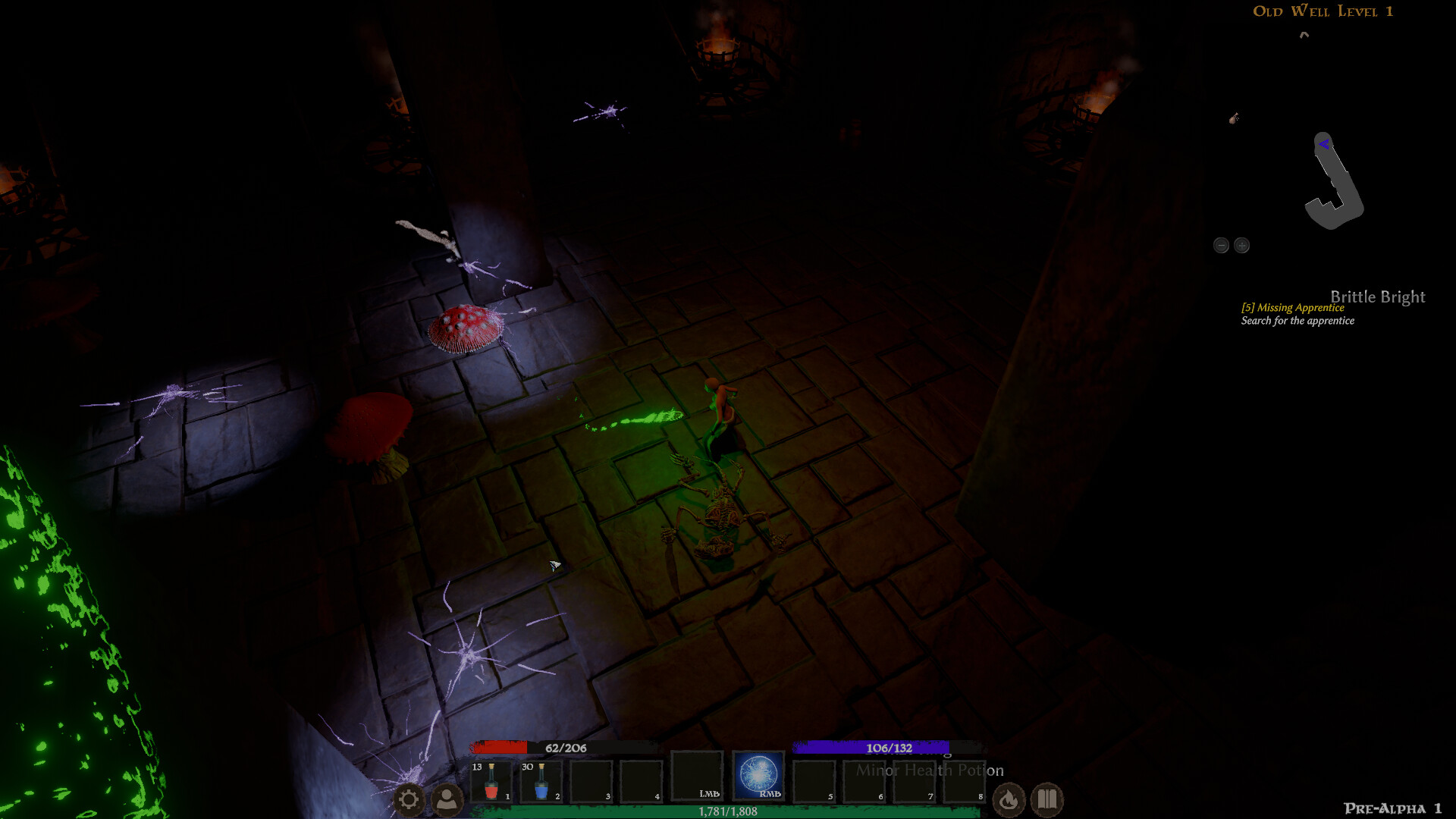Click the Brittle Bright name label
1456x819 pixels.
click(x=1378, y=297)
